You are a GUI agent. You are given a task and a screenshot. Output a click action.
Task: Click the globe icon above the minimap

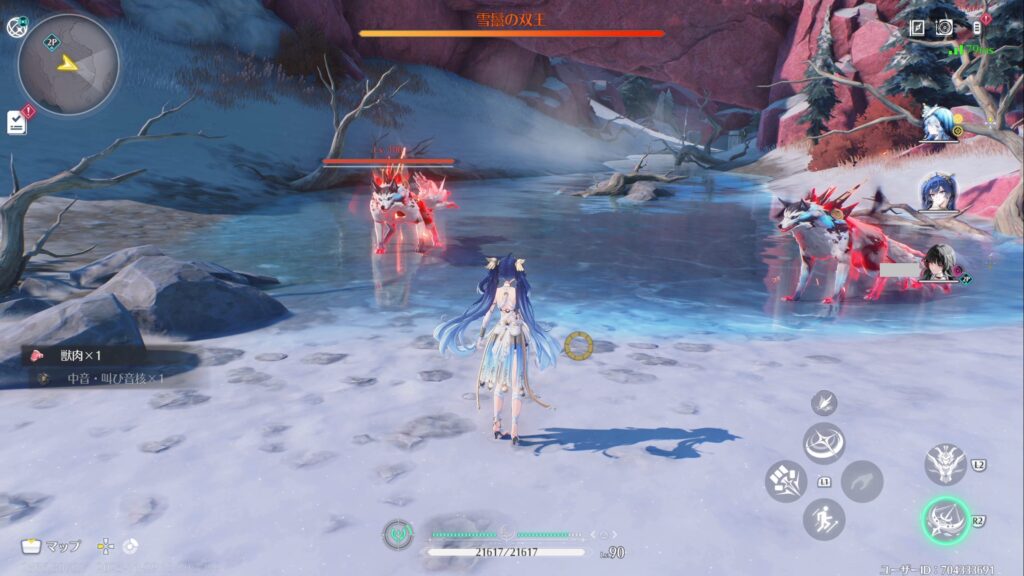click(17, 27)
